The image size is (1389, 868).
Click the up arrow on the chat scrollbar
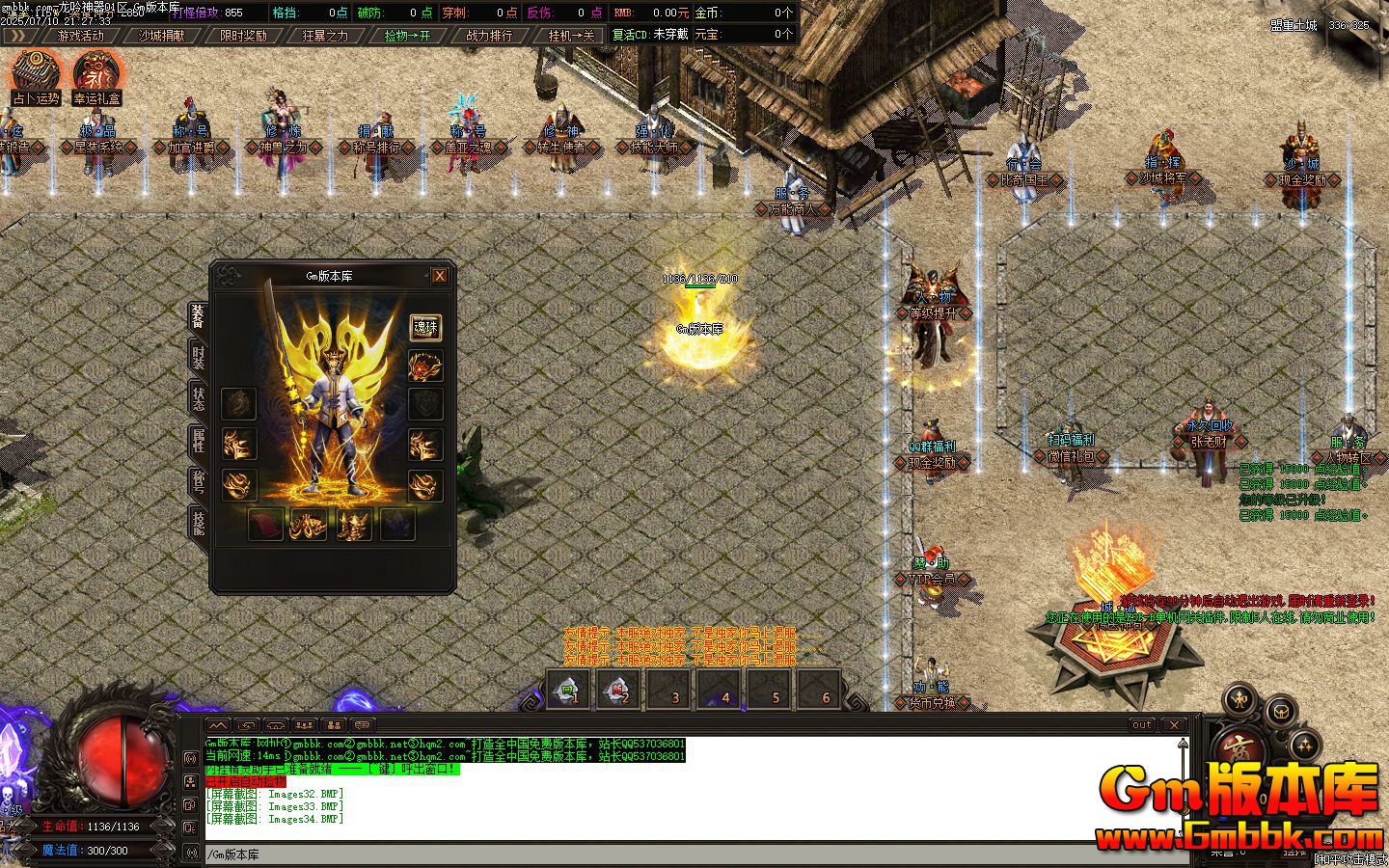(x=1181, y=743)
